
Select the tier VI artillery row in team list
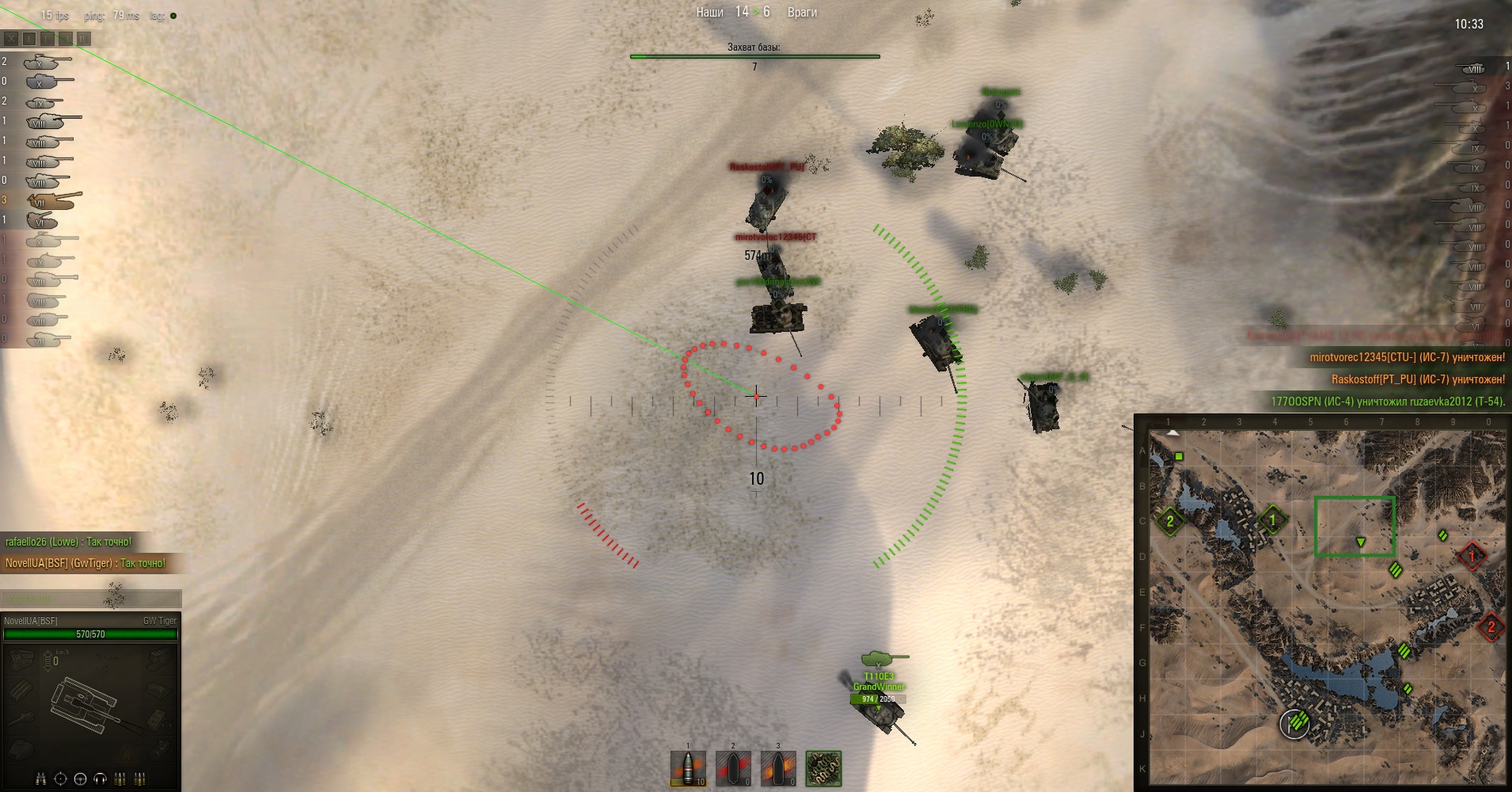(41, 220)
